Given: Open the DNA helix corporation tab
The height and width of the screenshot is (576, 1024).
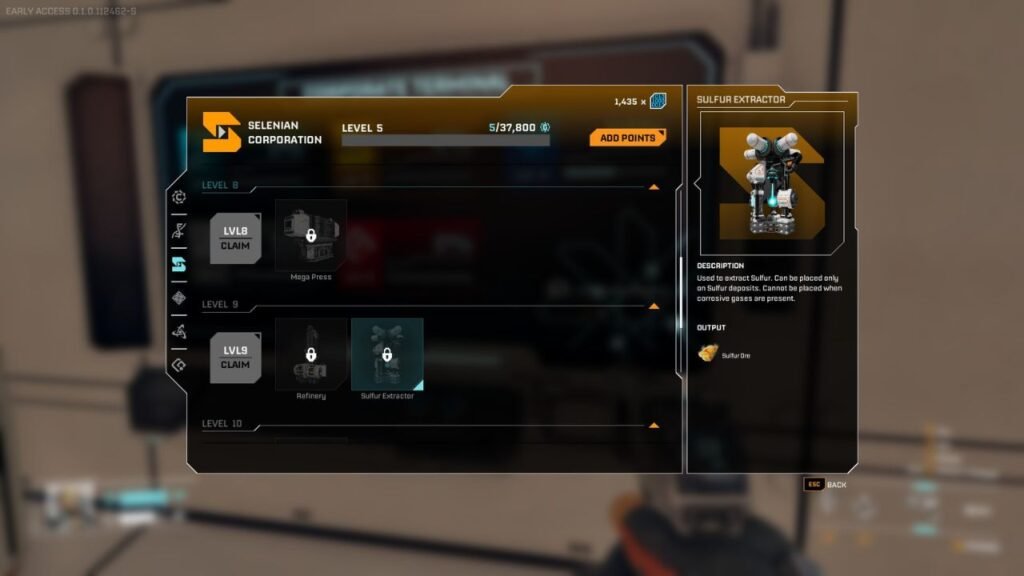Looking at the screenshot, I should click(x=179, y=231).
